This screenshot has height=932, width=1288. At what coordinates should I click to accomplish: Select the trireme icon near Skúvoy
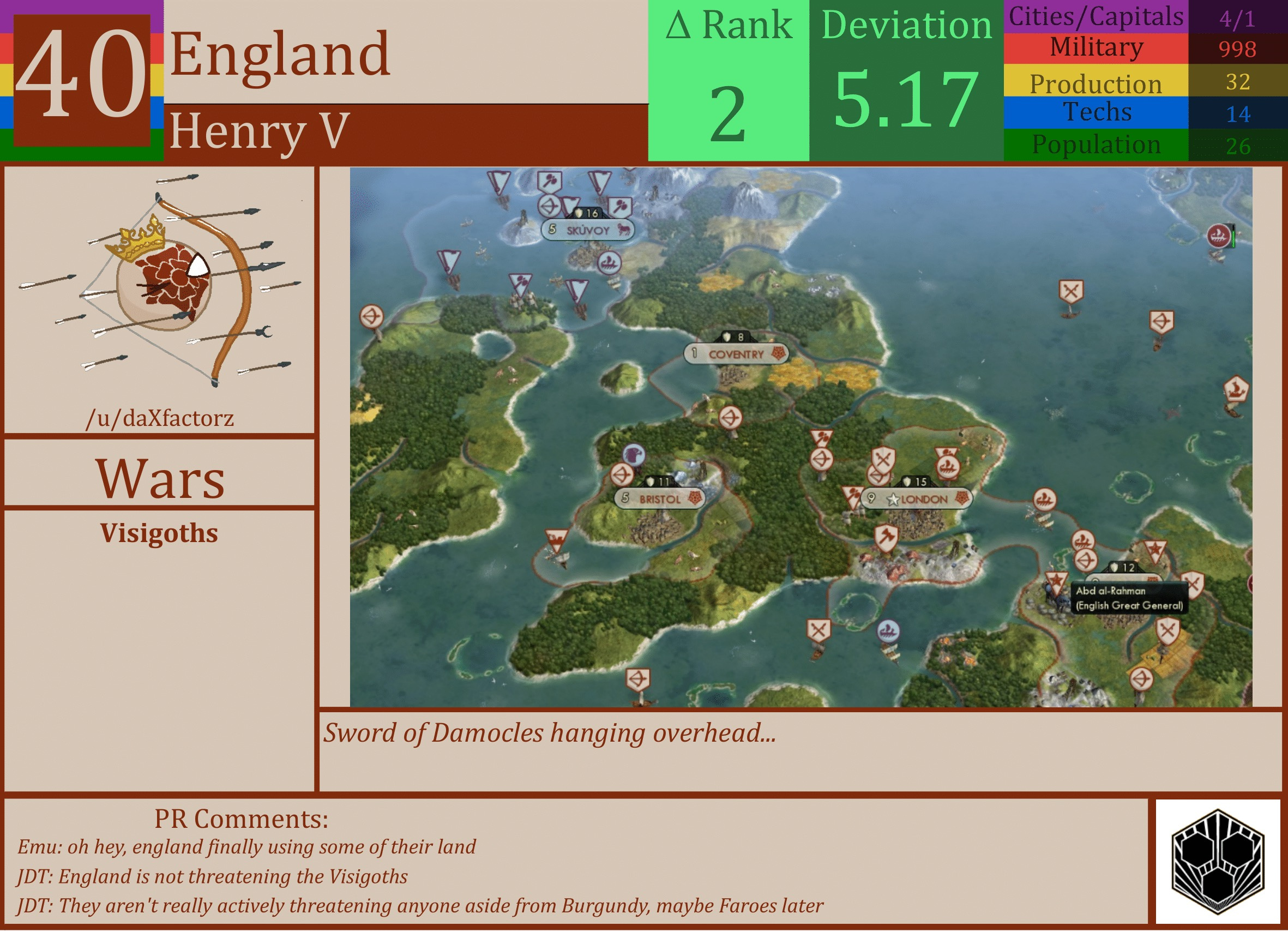[610, 264]
